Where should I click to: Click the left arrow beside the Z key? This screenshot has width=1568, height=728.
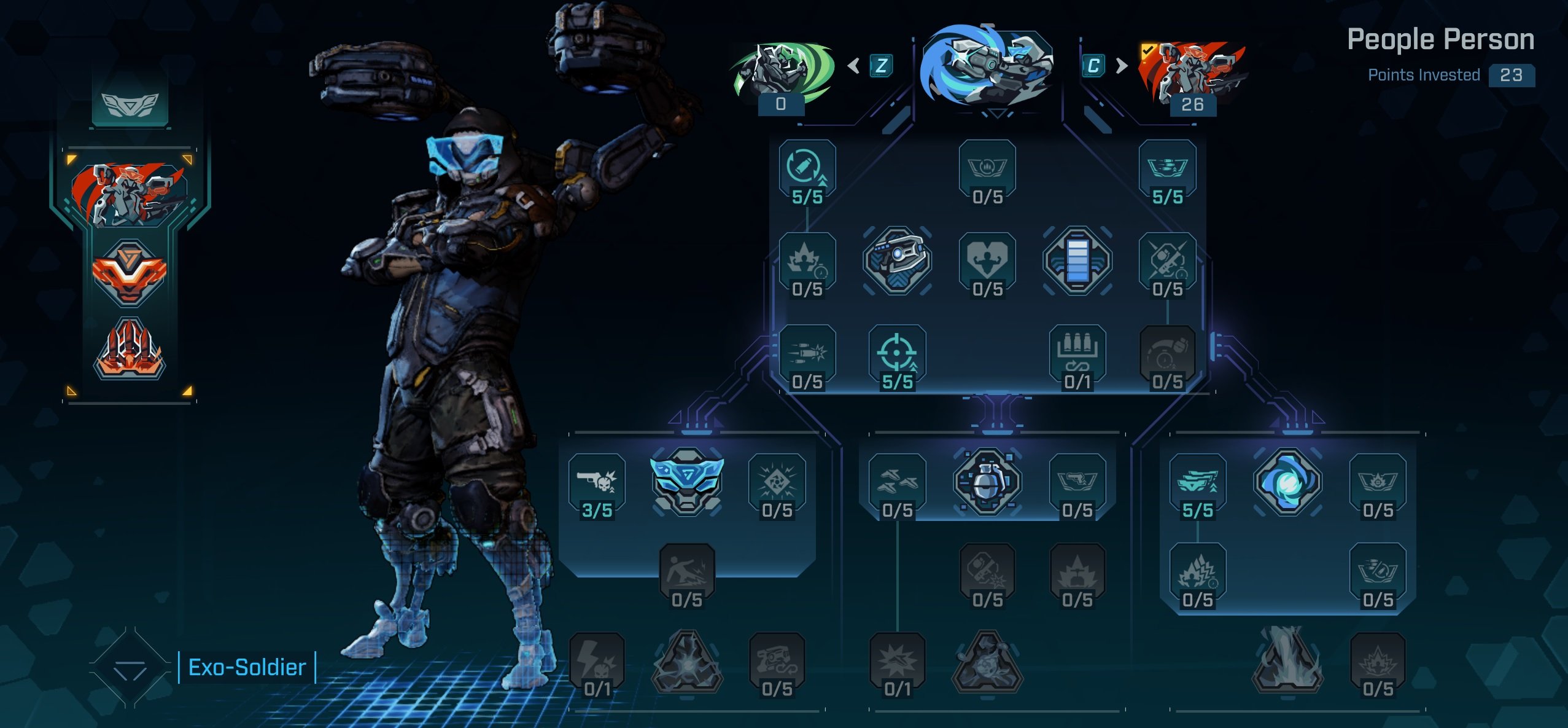(x=853, y=66)
